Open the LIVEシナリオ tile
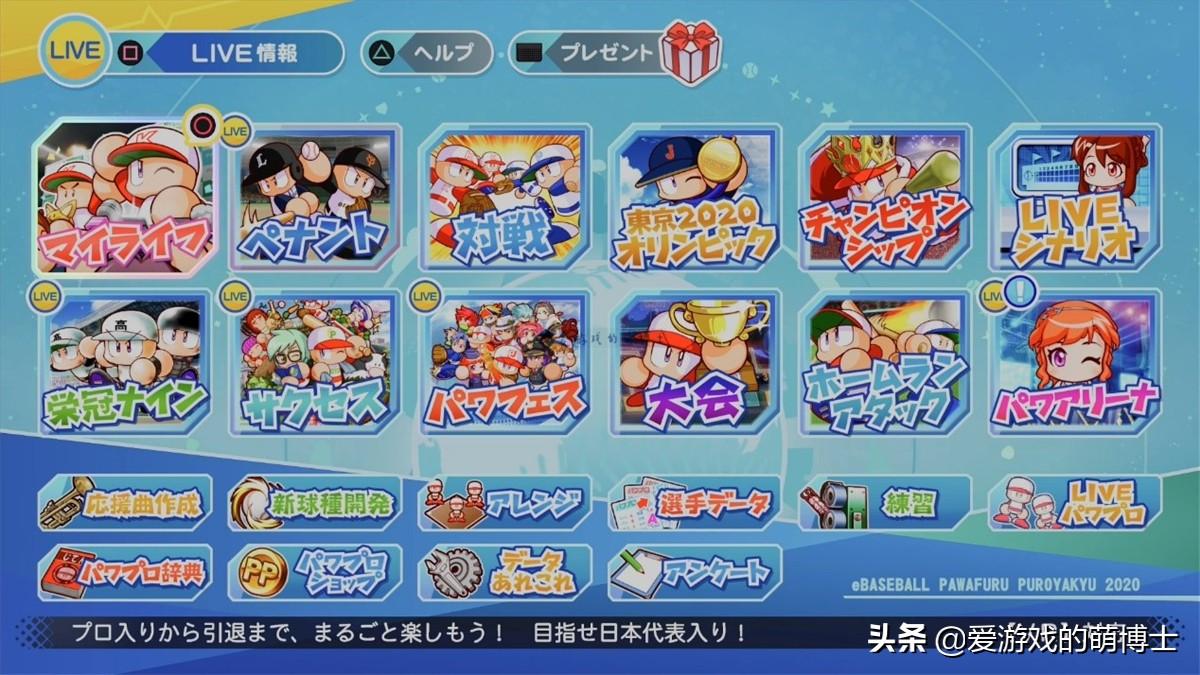Image resolution: width=1200 pixels, height=675 pixels. (1075, 198)
